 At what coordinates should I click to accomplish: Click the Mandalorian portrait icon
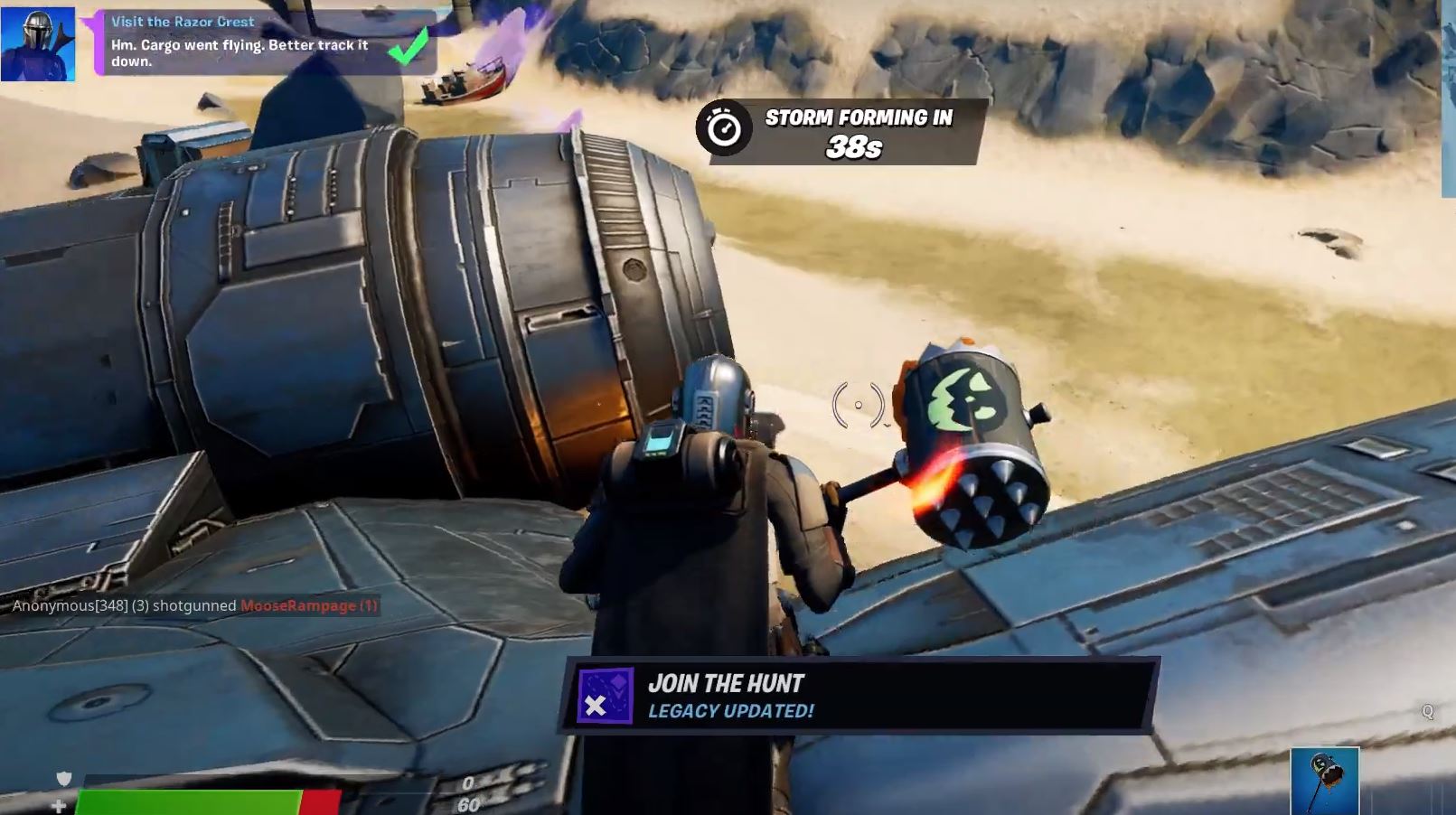click(38, 44)
